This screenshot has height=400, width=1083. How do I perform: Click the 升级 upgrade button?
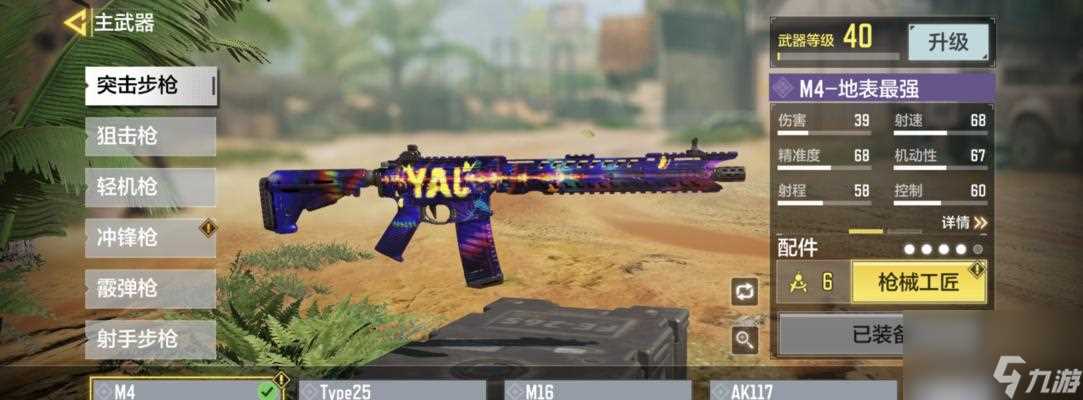948,42
